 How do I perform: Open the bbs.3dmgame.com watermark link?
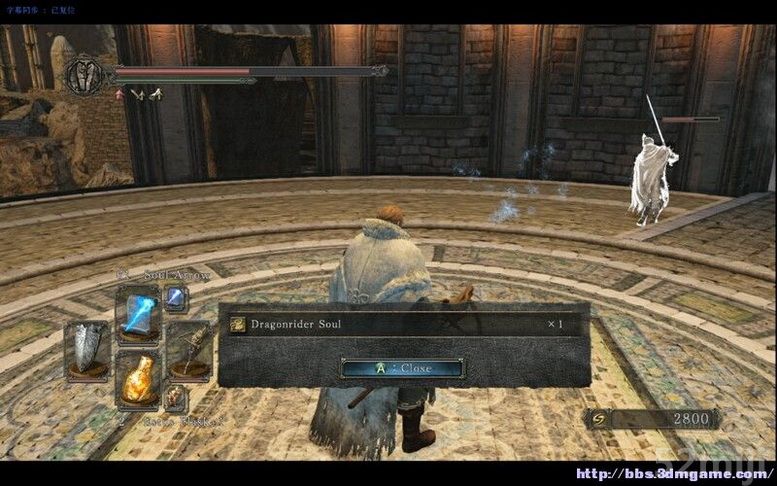point(675,473)
